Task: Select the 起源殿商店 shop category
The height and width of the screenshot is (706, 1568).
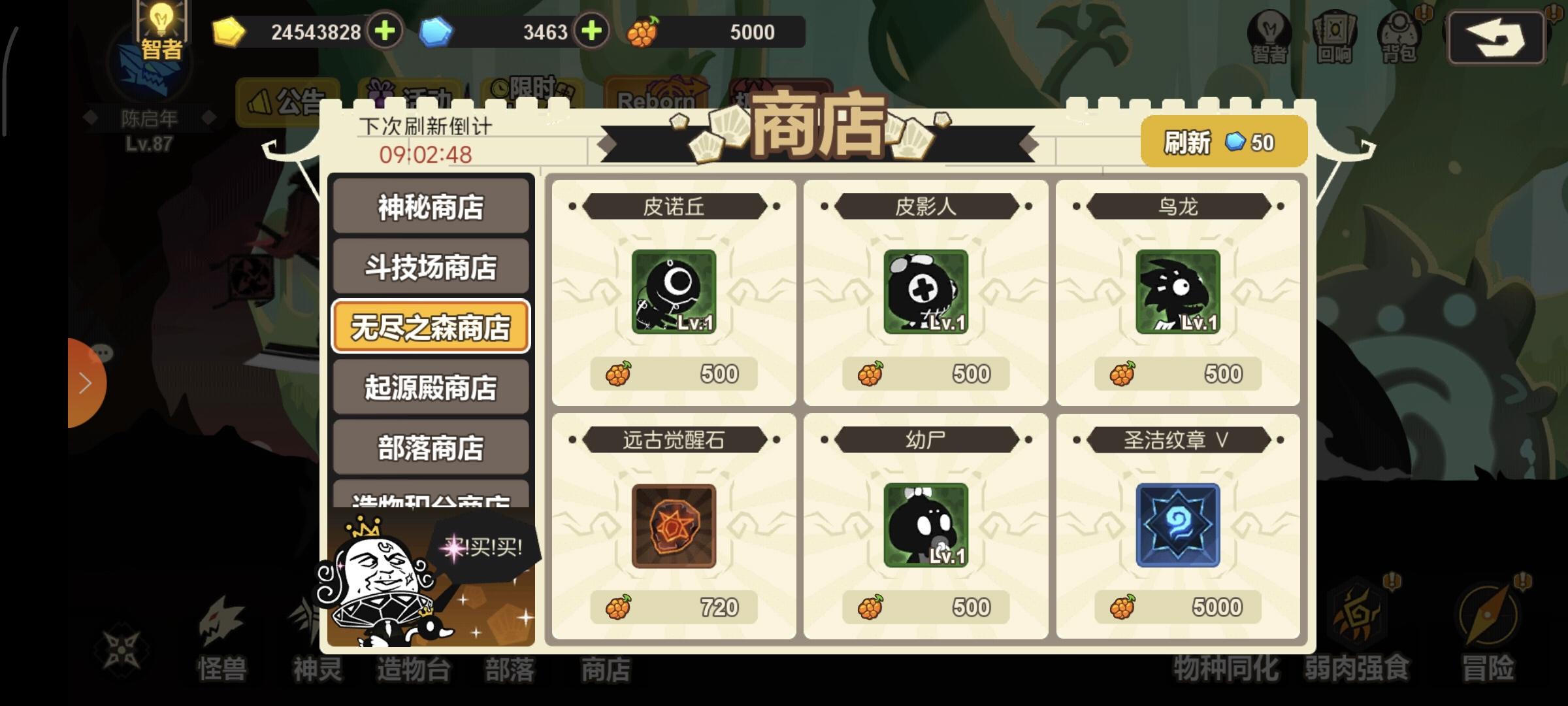Action: [431, 387]
